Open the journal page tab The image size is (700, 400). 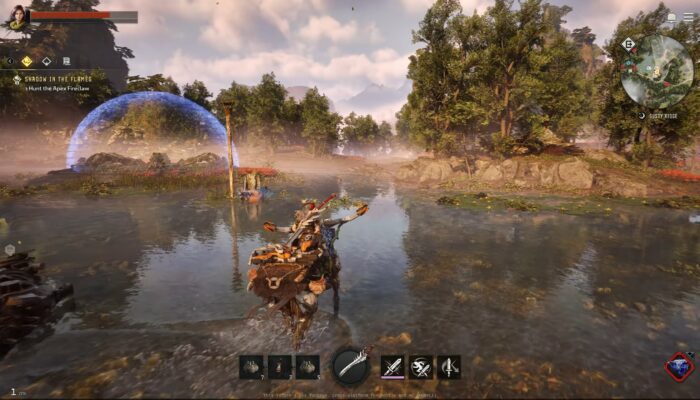[x=66, y=61]
